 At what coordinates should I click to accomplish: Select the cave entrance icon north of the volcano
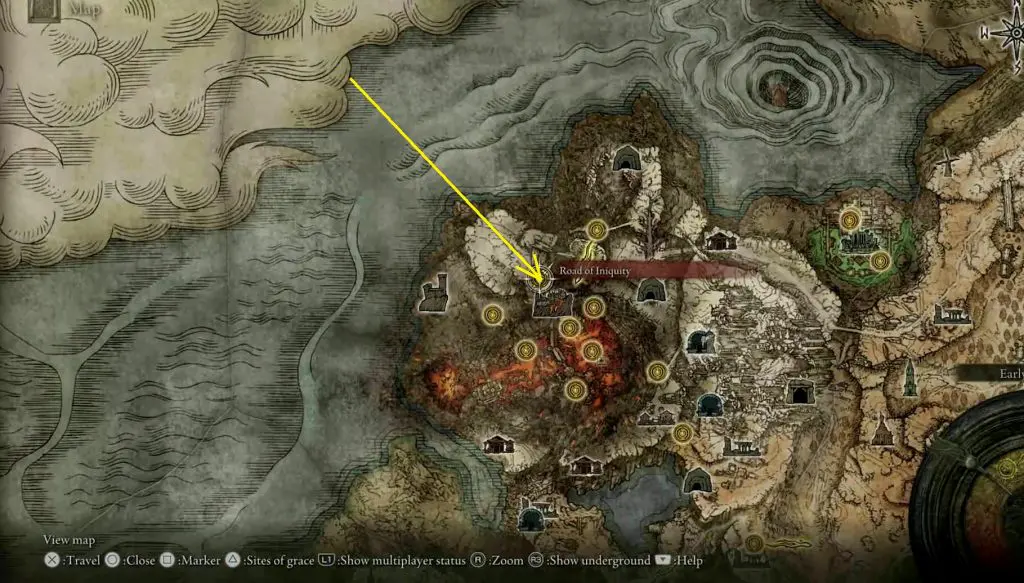tap(626, 159)
